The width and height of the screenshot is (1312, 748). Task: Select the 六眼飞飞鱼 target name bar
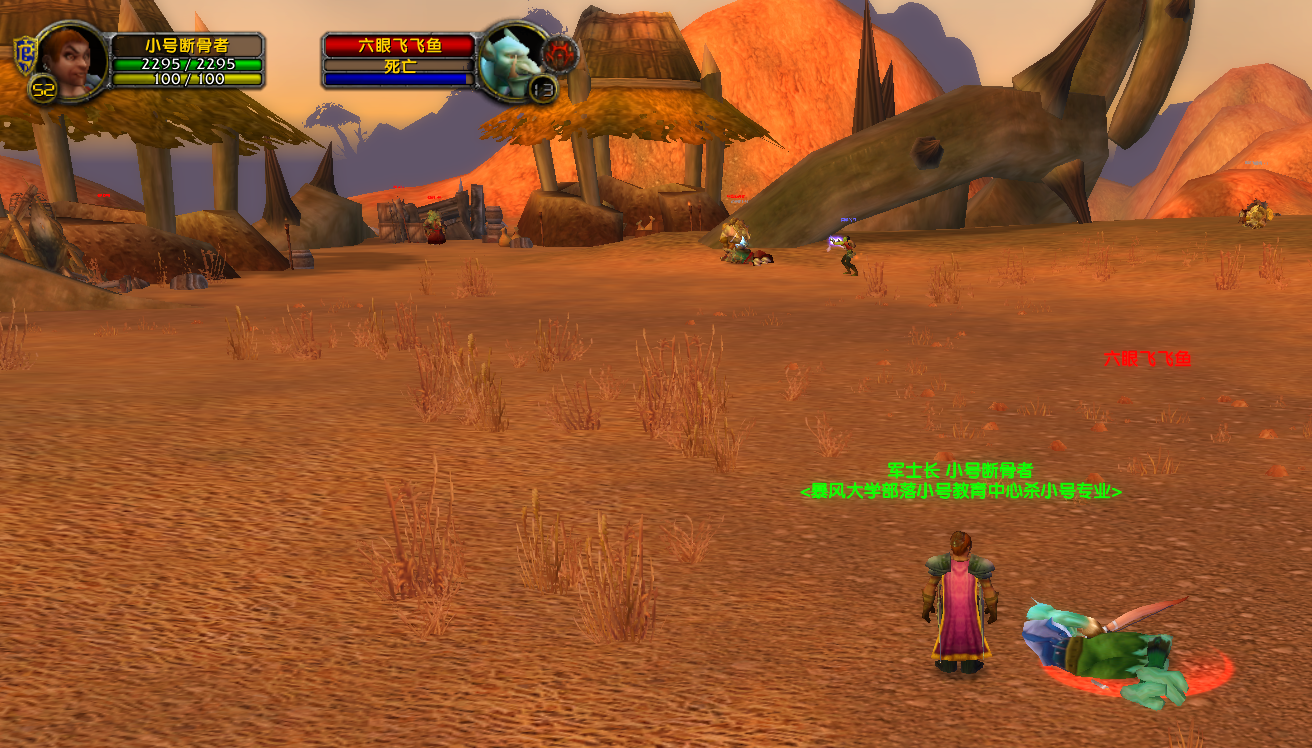pos(399,46)
